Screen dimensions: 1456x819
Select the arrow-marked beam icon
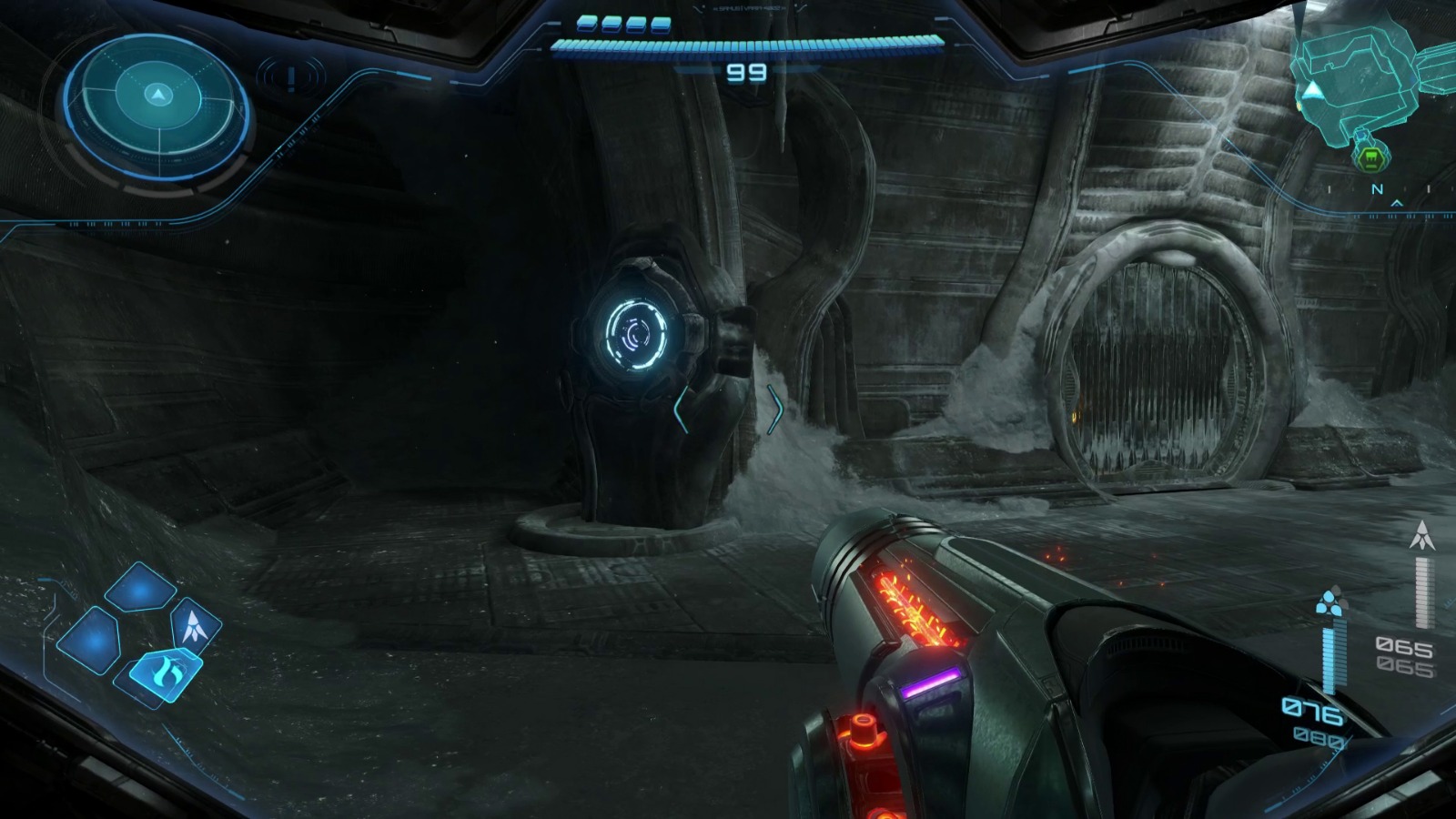192,625
